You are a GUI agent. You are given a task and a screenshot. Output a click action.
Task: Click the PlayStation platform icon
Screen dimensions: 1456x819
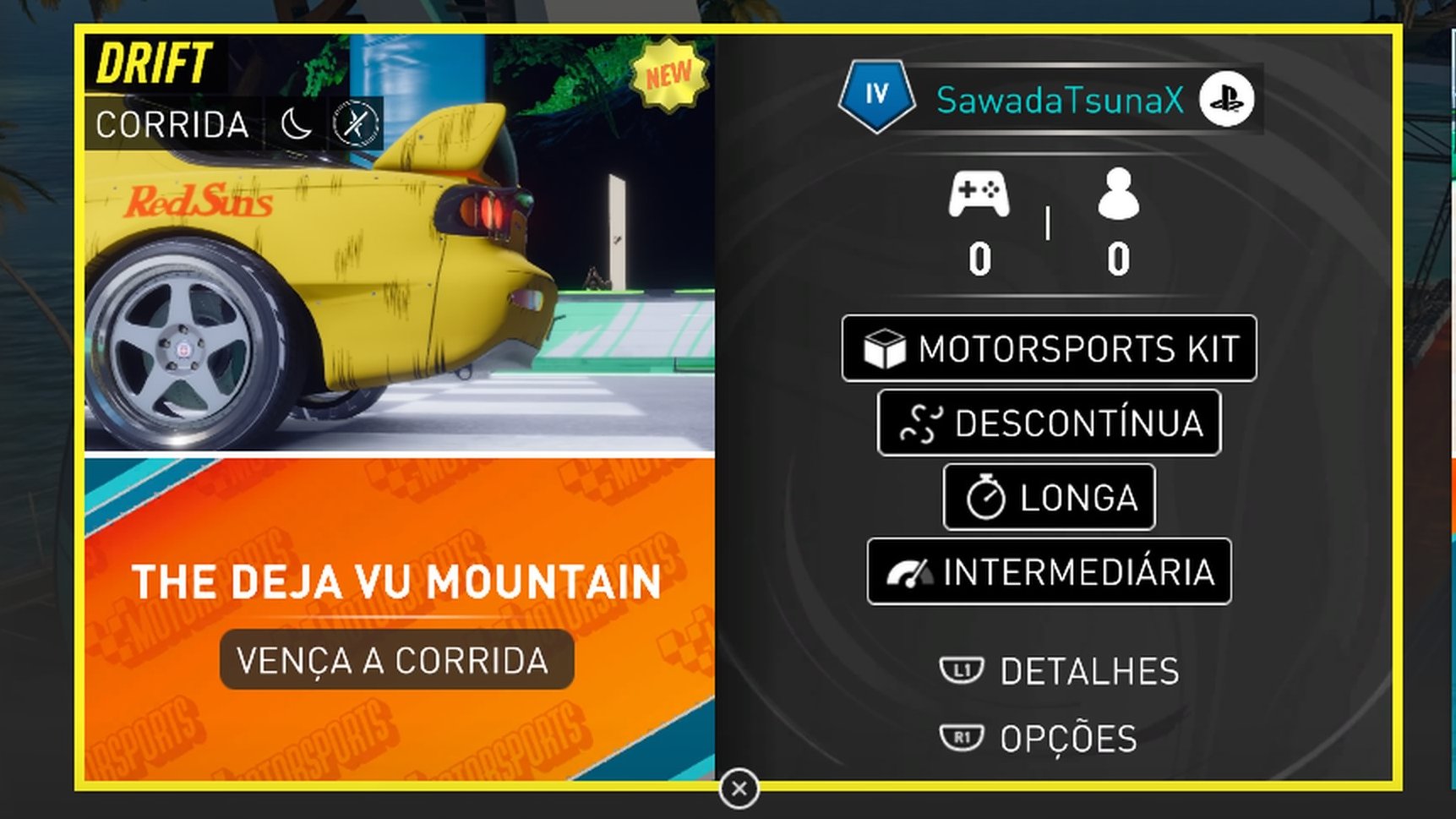click(1226, 100)
